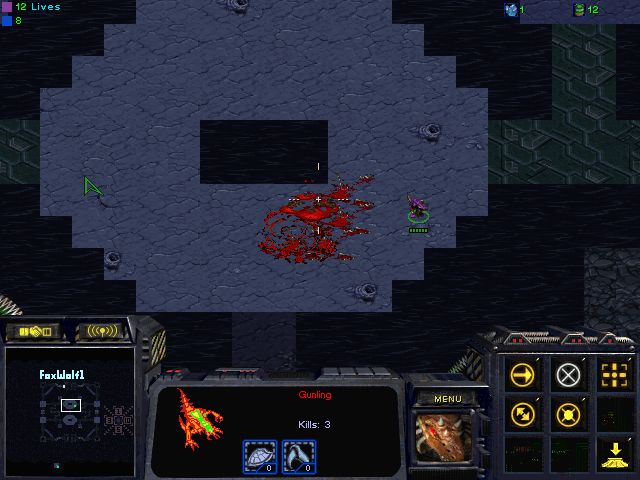This screenshot has height=480, width=640.
Task: Click the minimap to move the view
Action: (x=70, y=412)
